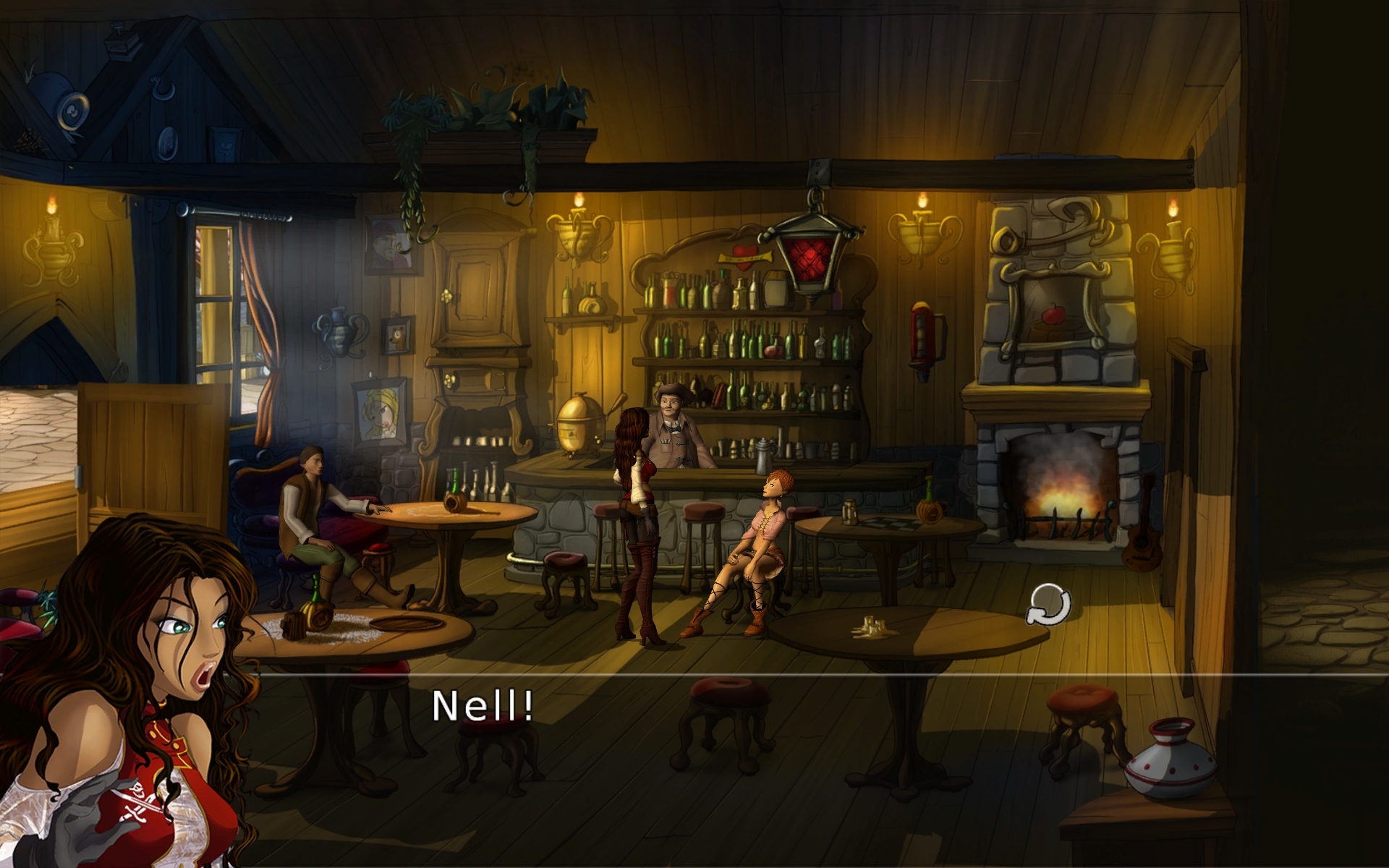Click the subtitle text Nell!

pyautogui.click(x=483, y=705)
